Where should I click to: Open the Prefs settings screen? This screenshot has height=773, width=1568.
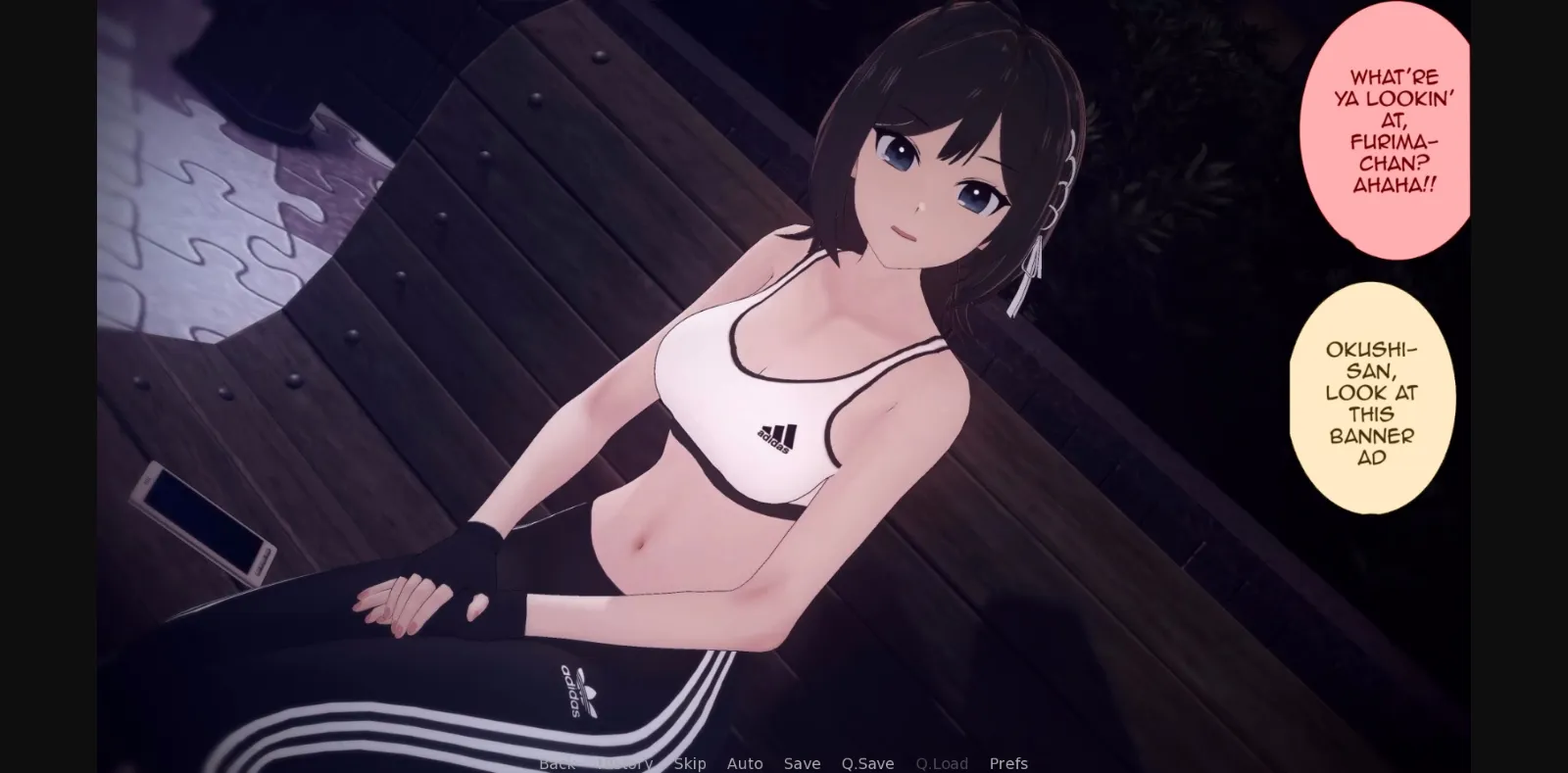click(x=1008, y=762)
